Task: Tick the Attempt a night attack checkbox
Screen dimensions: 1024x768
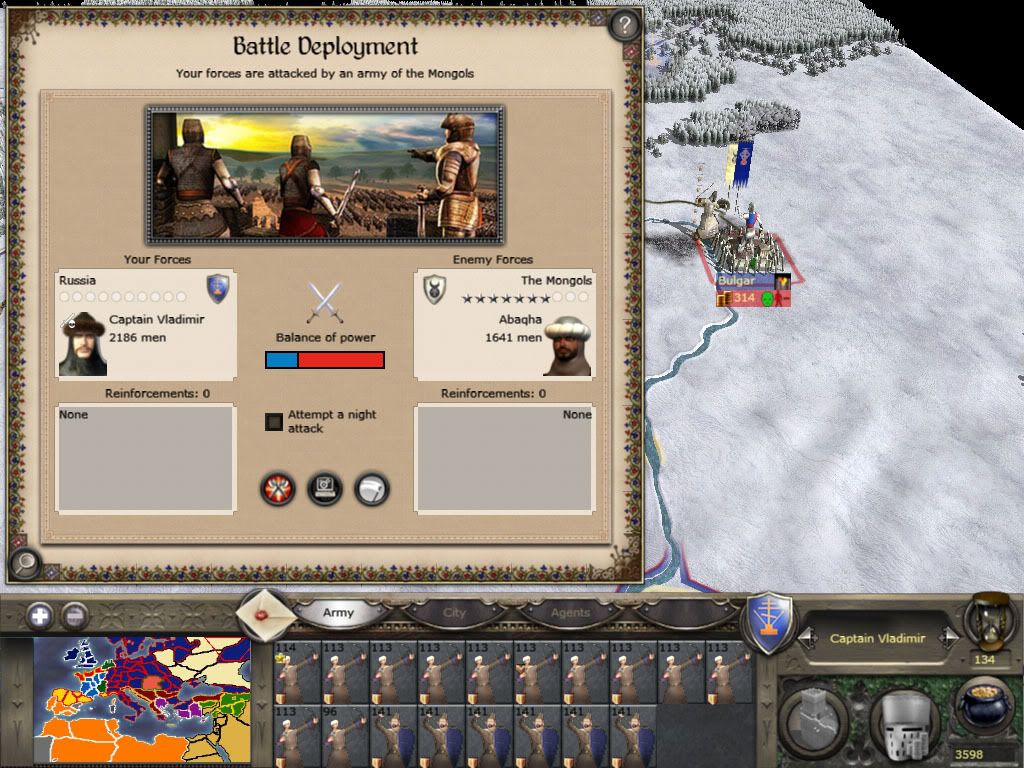Action: pos(274,422)
